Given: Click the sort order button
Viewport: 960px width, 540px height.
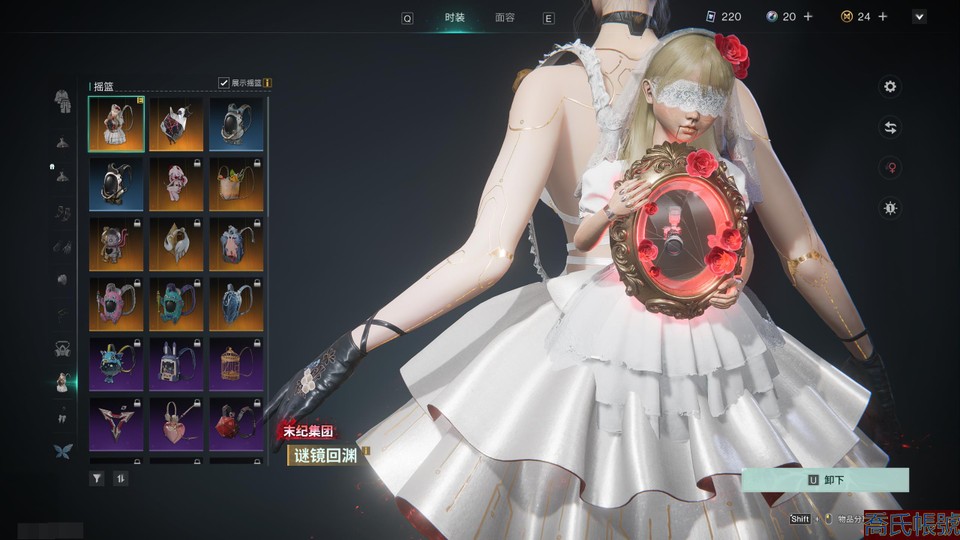Looking at the screenshot, I should tap(121, 478).
